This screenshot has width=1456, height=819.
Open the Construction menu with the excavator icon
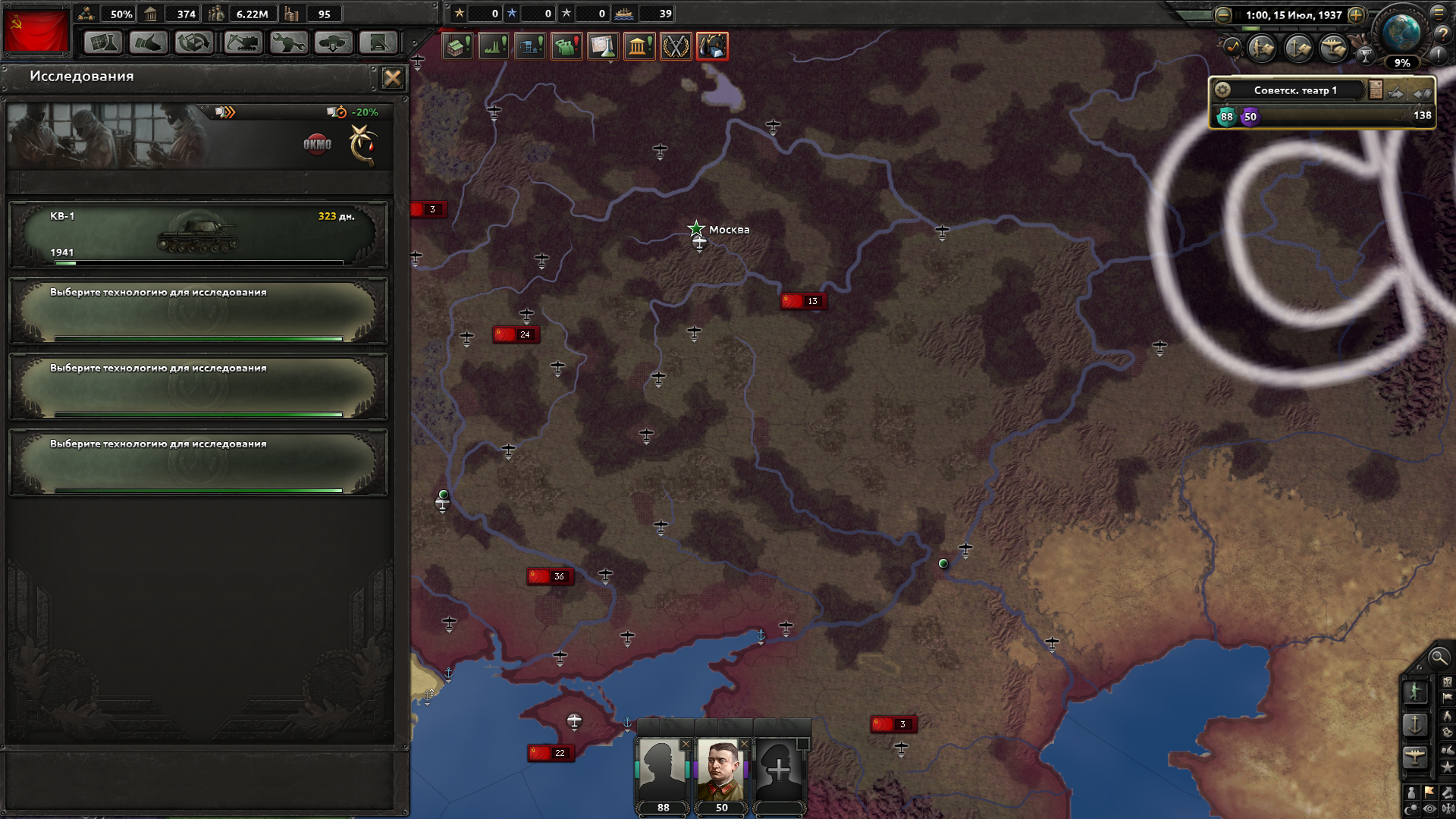pos(243,43)
